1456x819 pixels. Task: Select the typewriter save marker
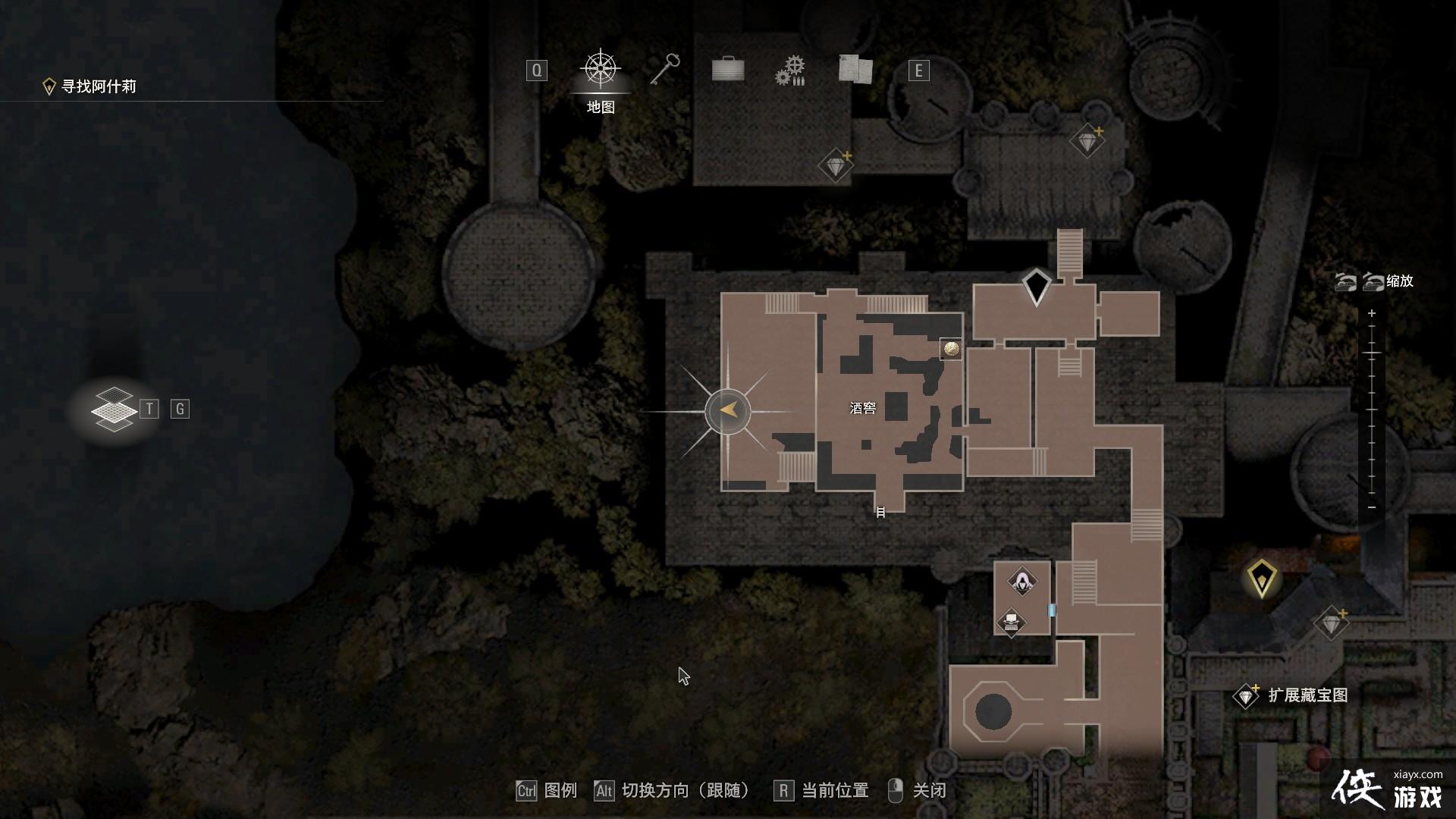(1011, 623)
